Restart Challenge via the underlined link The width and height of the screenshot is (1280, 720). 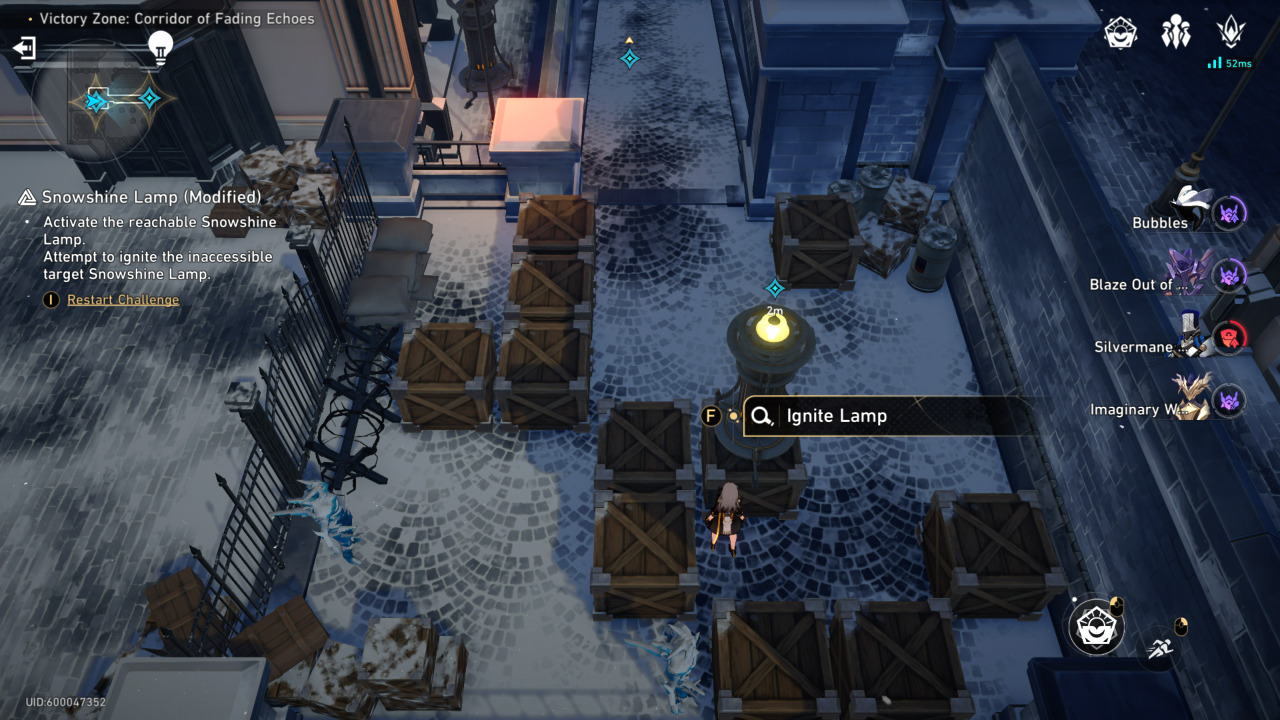pyautogui.click(x=123, y=300)
